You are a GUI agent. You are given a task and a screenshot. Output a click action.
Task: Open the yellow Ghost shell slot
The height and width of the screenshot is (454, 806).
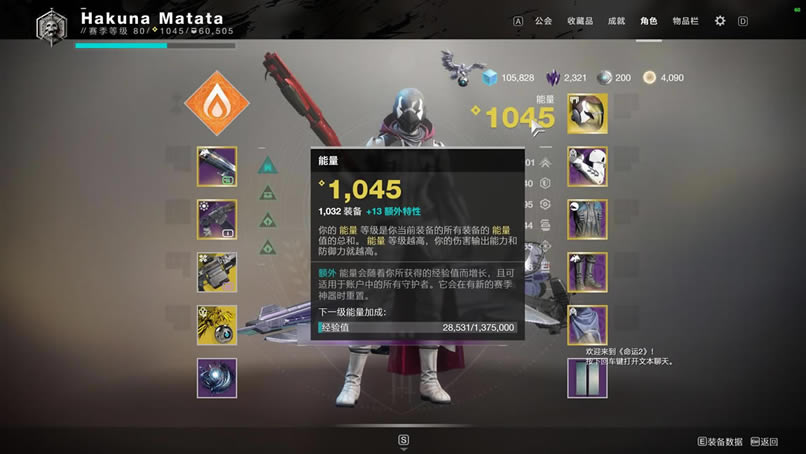[217, 325]
